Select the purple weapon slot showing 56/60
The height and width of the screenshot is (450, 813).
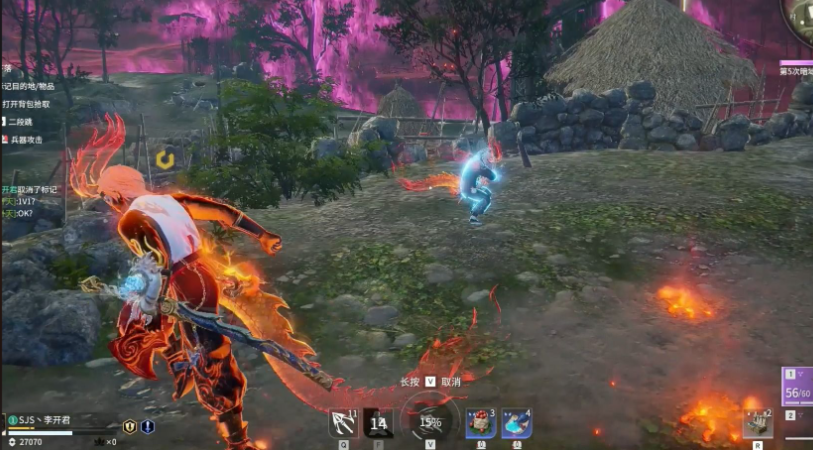pyautogui.click(x=797, y=386)
